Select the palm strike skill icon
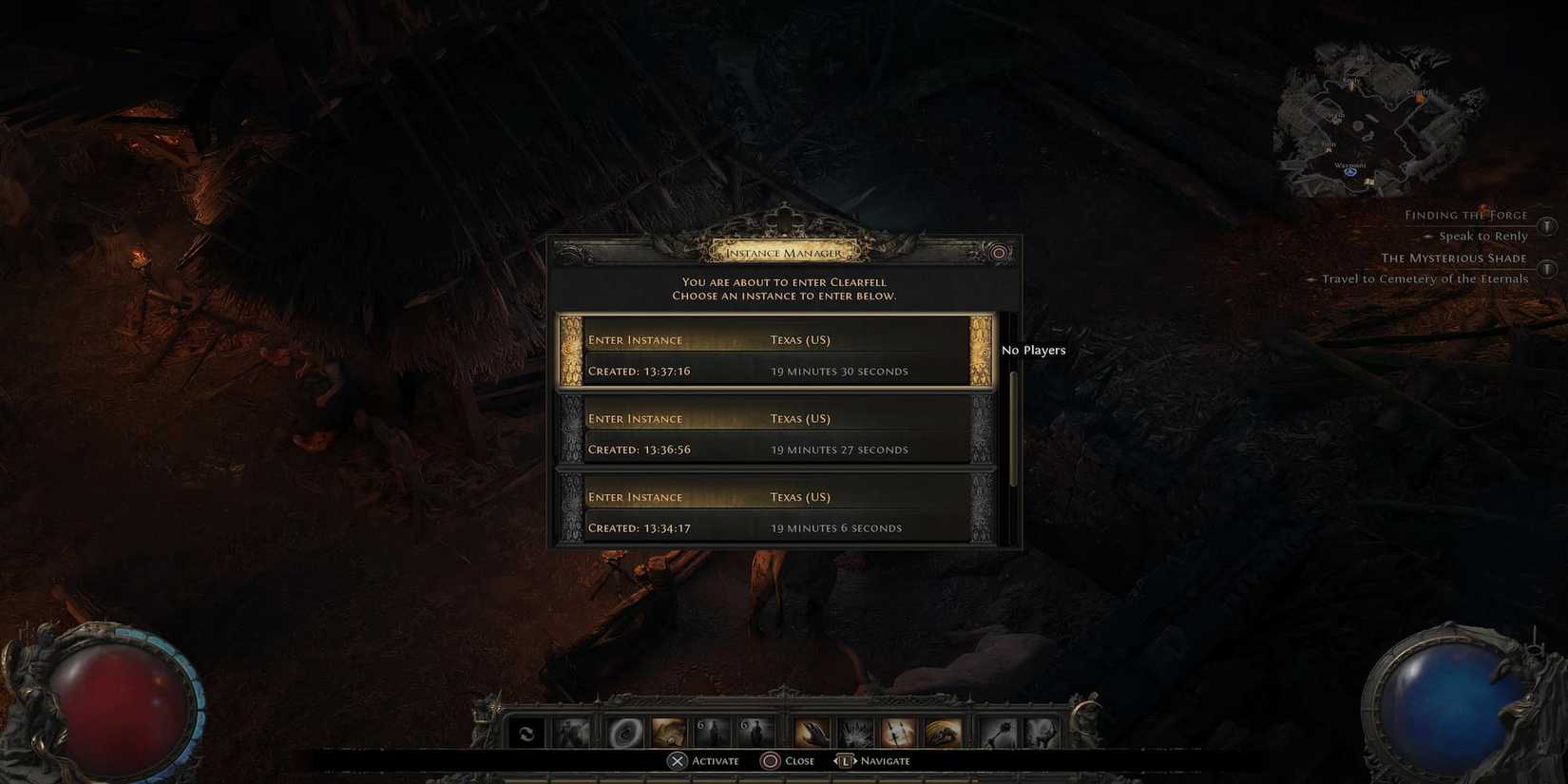The width and height of the screenshot is (1568, 784). point(810,732)
